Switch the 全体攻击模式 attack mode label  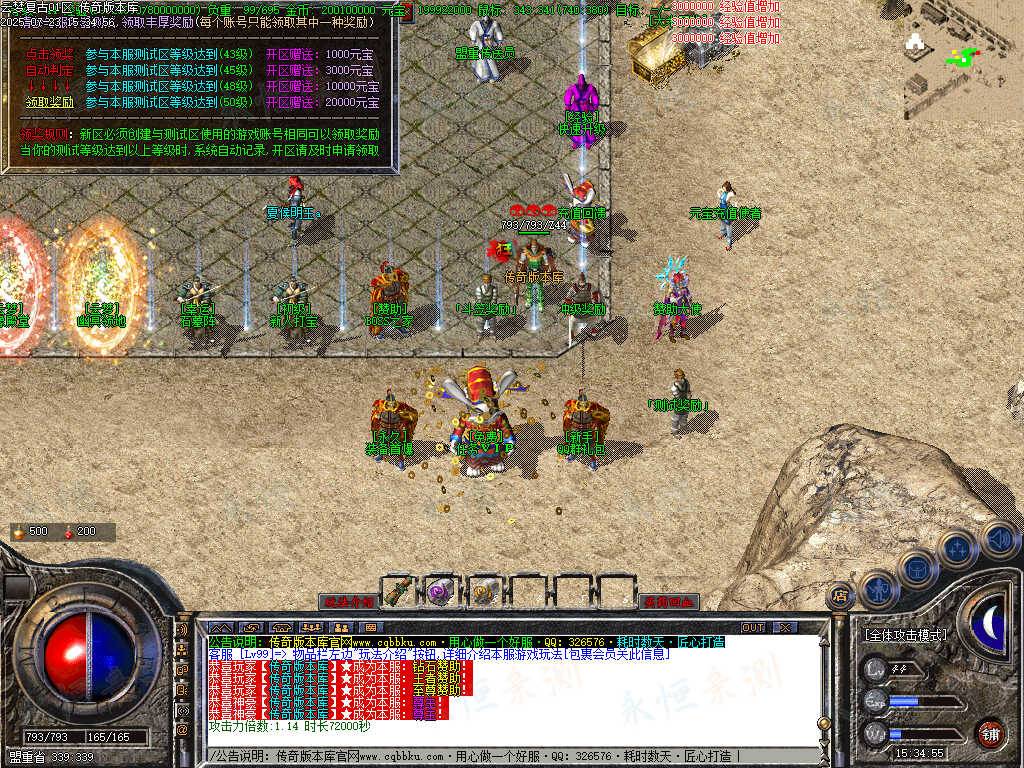point(907,635)
